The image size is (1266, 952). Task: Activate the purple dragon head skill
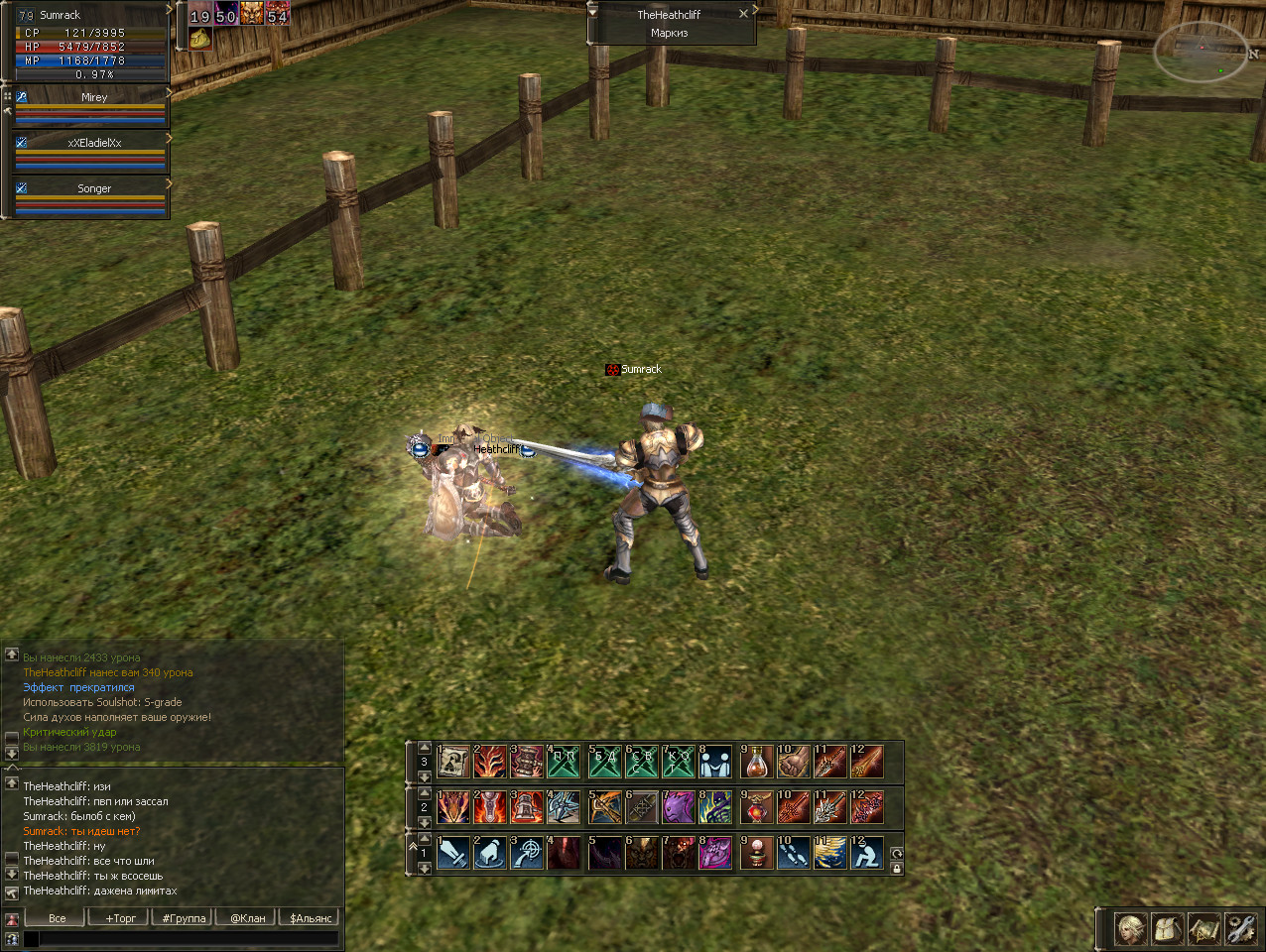(x=678, y=807)
